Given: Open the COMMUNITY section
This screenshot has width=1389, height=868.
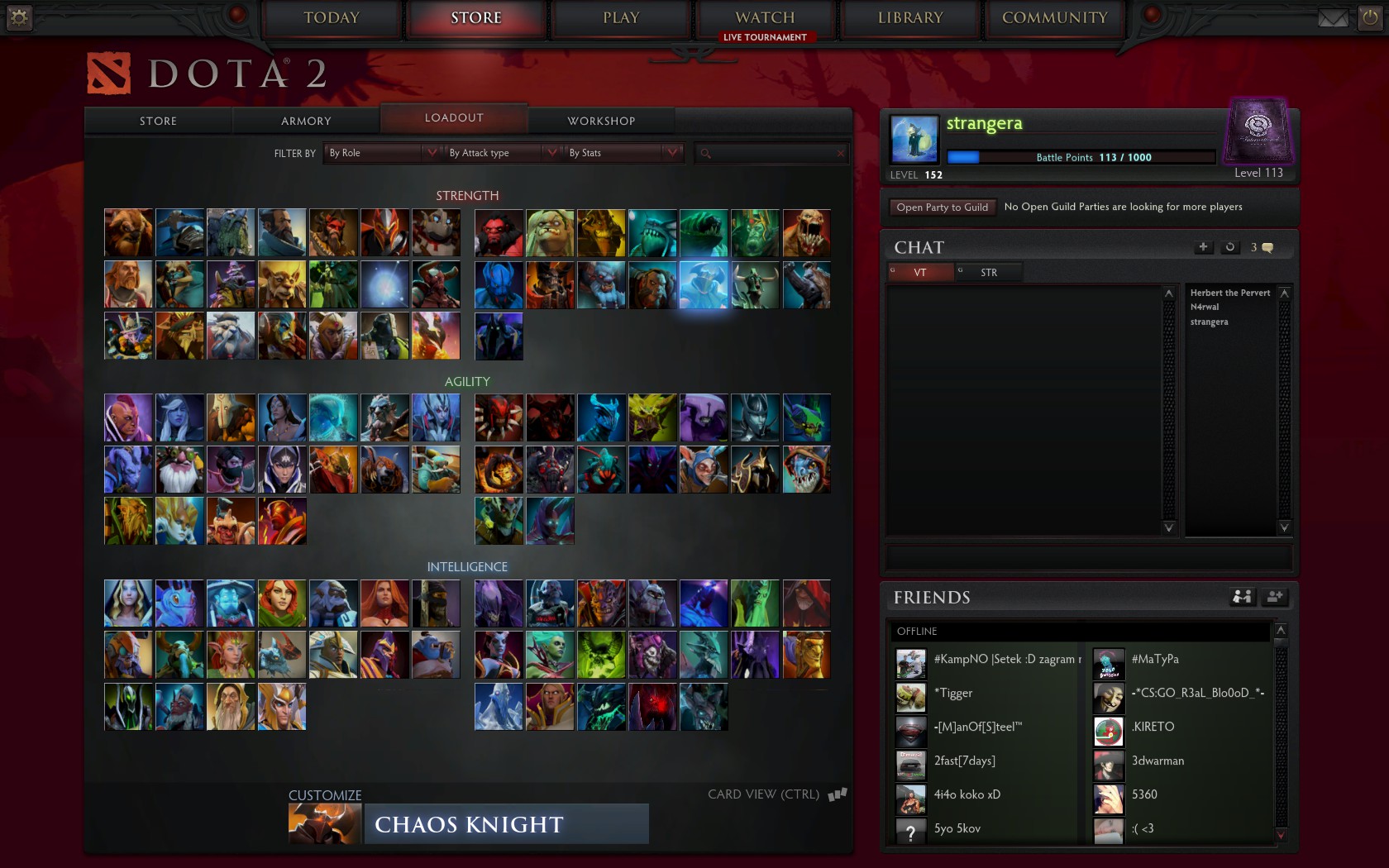Looking at the screenshot, I should point(1054,18).
